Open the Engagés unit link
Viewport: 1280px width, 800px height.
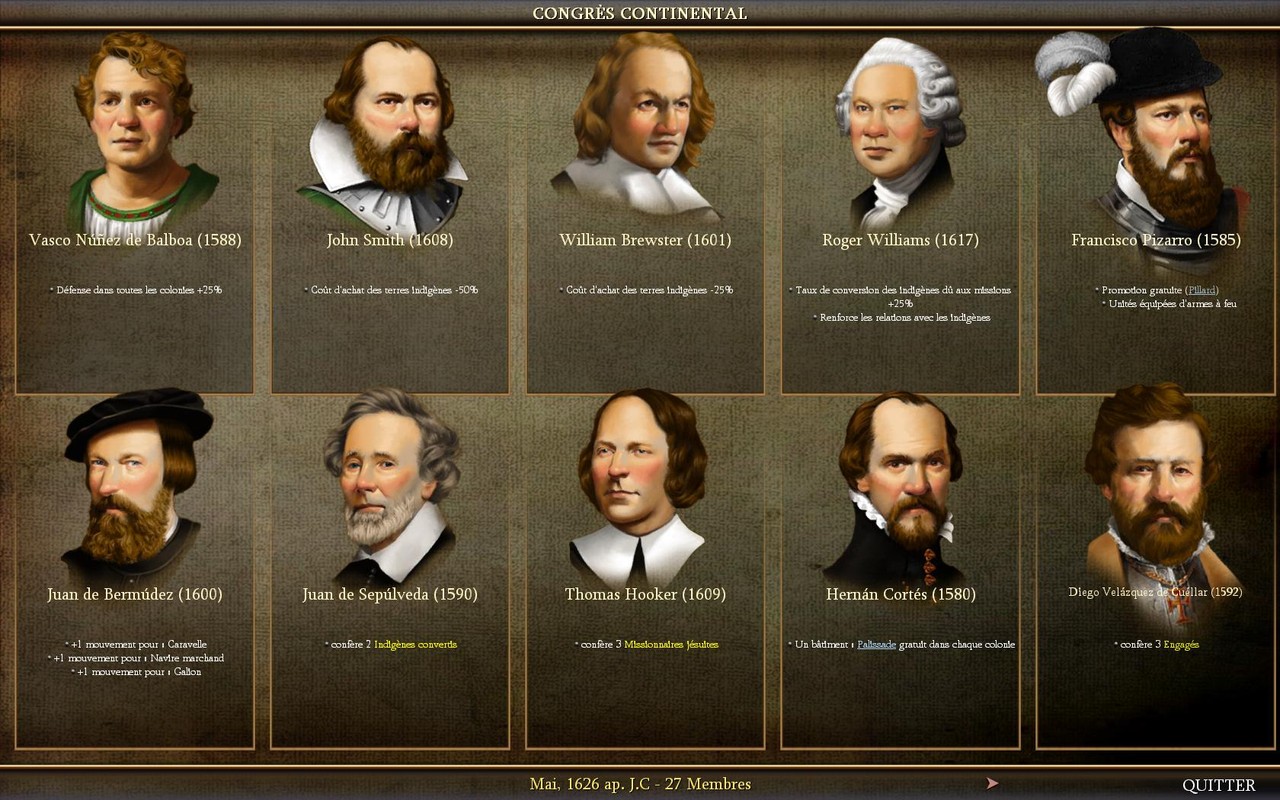(x=1181, y=645)
